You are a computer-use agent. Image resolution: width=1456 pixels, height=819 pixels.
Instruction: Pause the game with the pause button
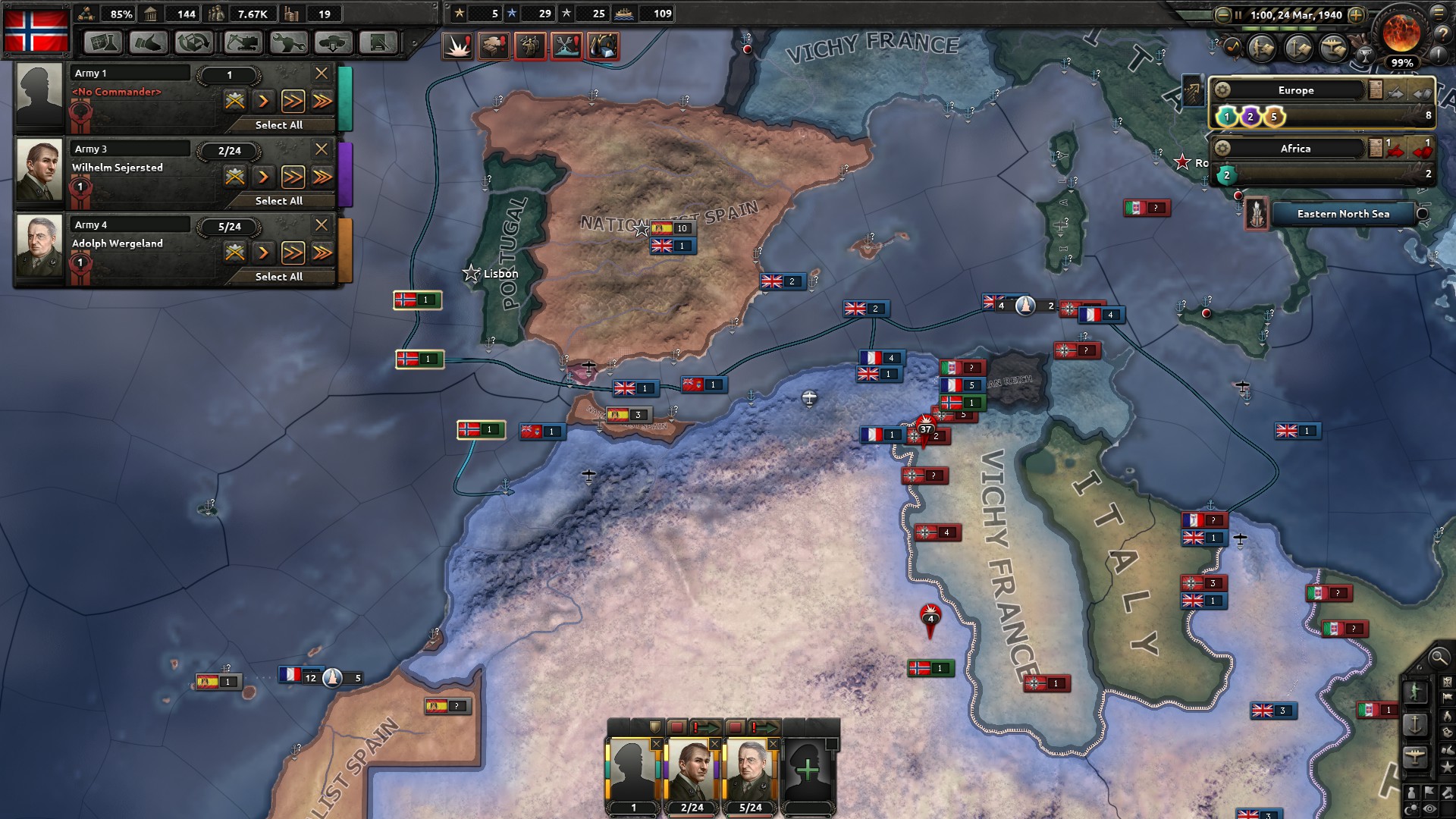(x=1238, y=15)
